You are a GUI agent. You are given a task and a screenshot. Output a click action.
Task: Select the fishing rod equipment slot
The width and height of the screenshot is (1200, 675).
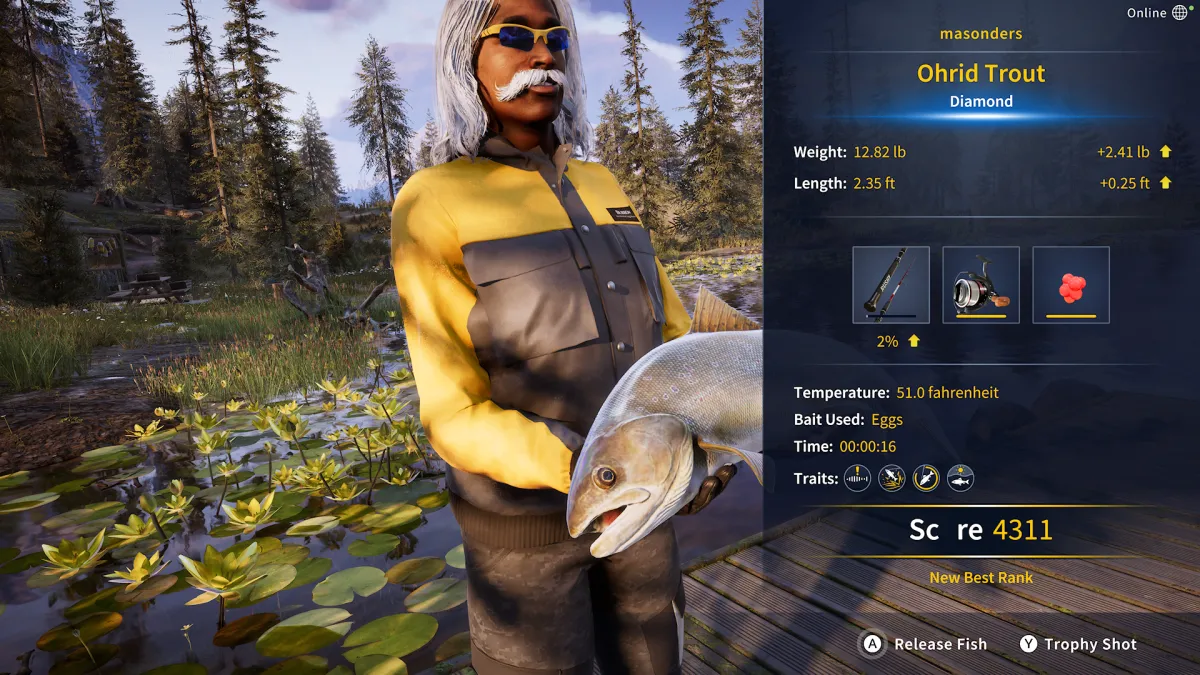[890, 285]
